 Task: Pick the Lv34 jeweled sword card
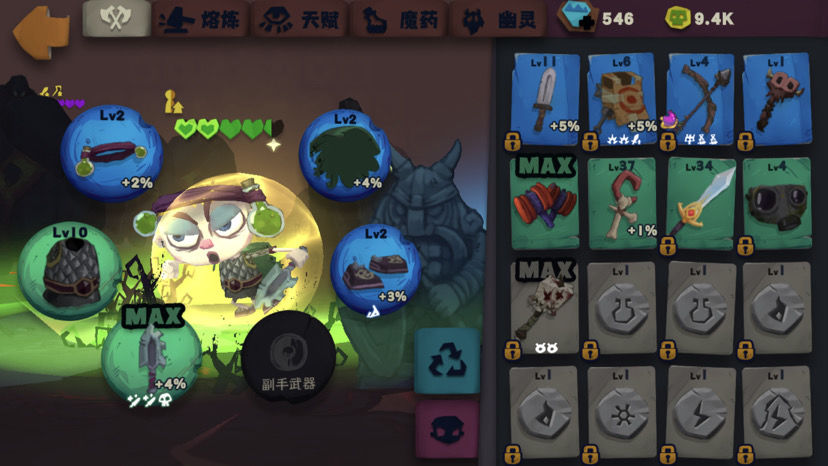(700, 201)
